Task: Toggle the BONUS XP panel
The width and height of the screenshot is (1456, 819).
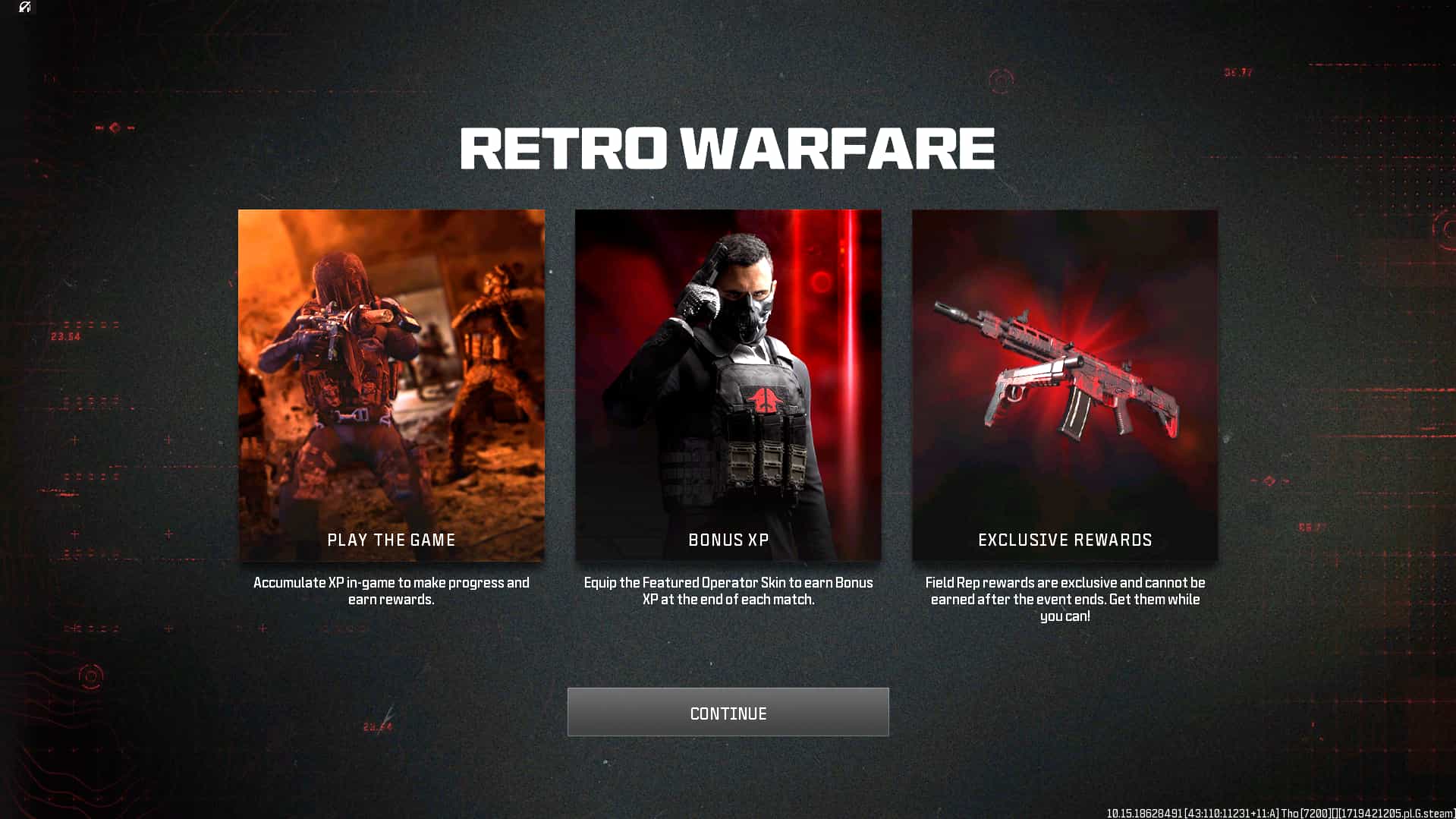Action: click(x=728, y=385)
